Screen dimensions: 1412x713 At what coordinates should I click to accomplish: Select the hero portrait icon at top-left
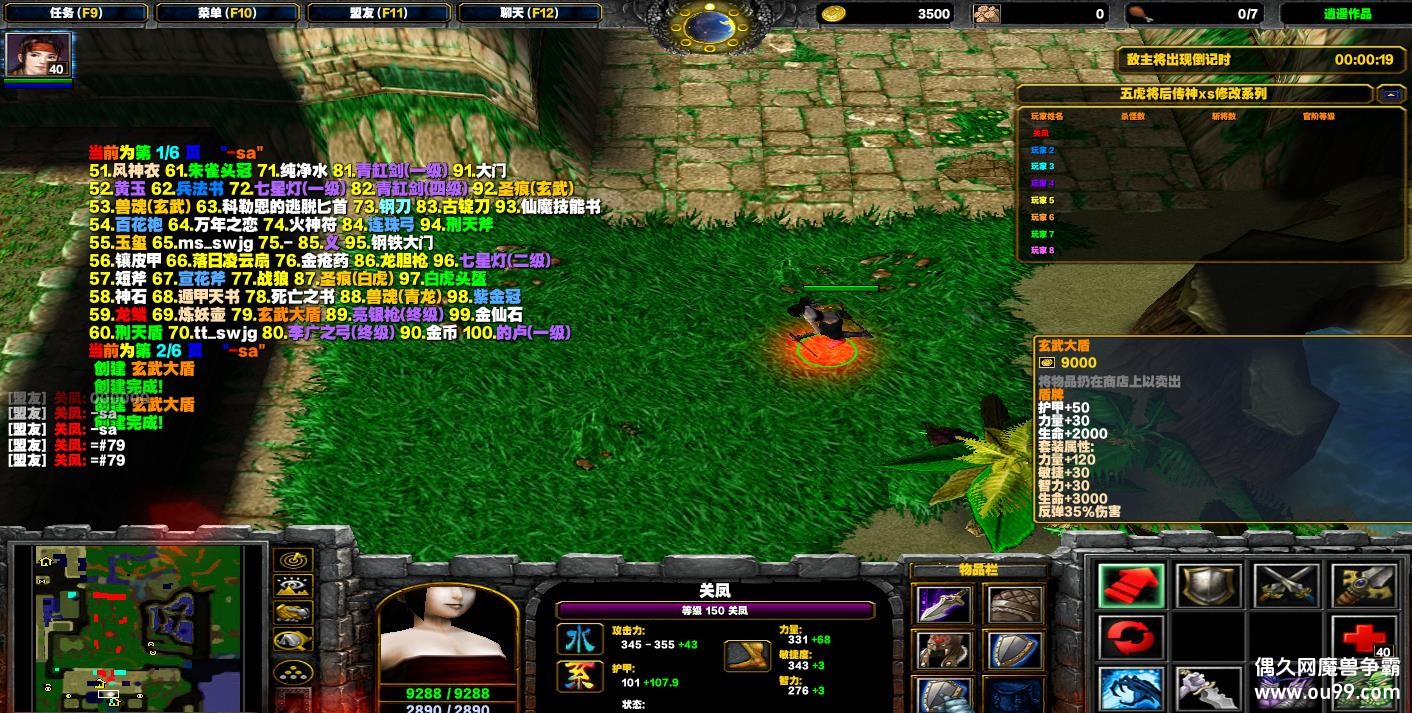(x=38, y=55)
